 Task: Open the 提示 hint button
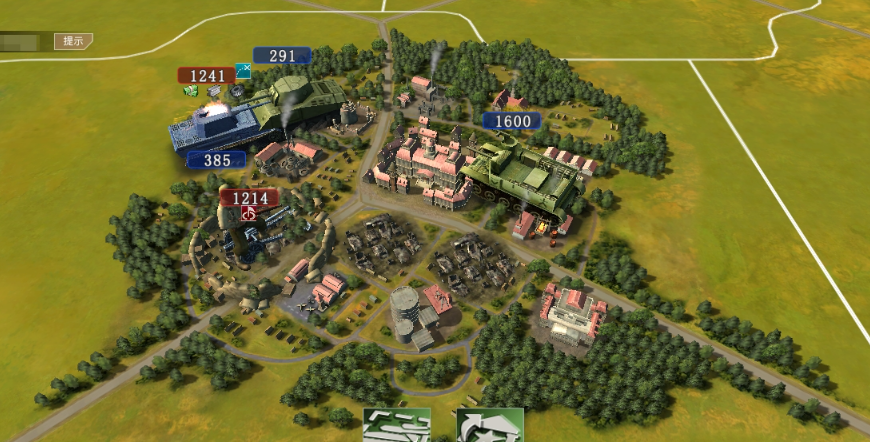73,41
